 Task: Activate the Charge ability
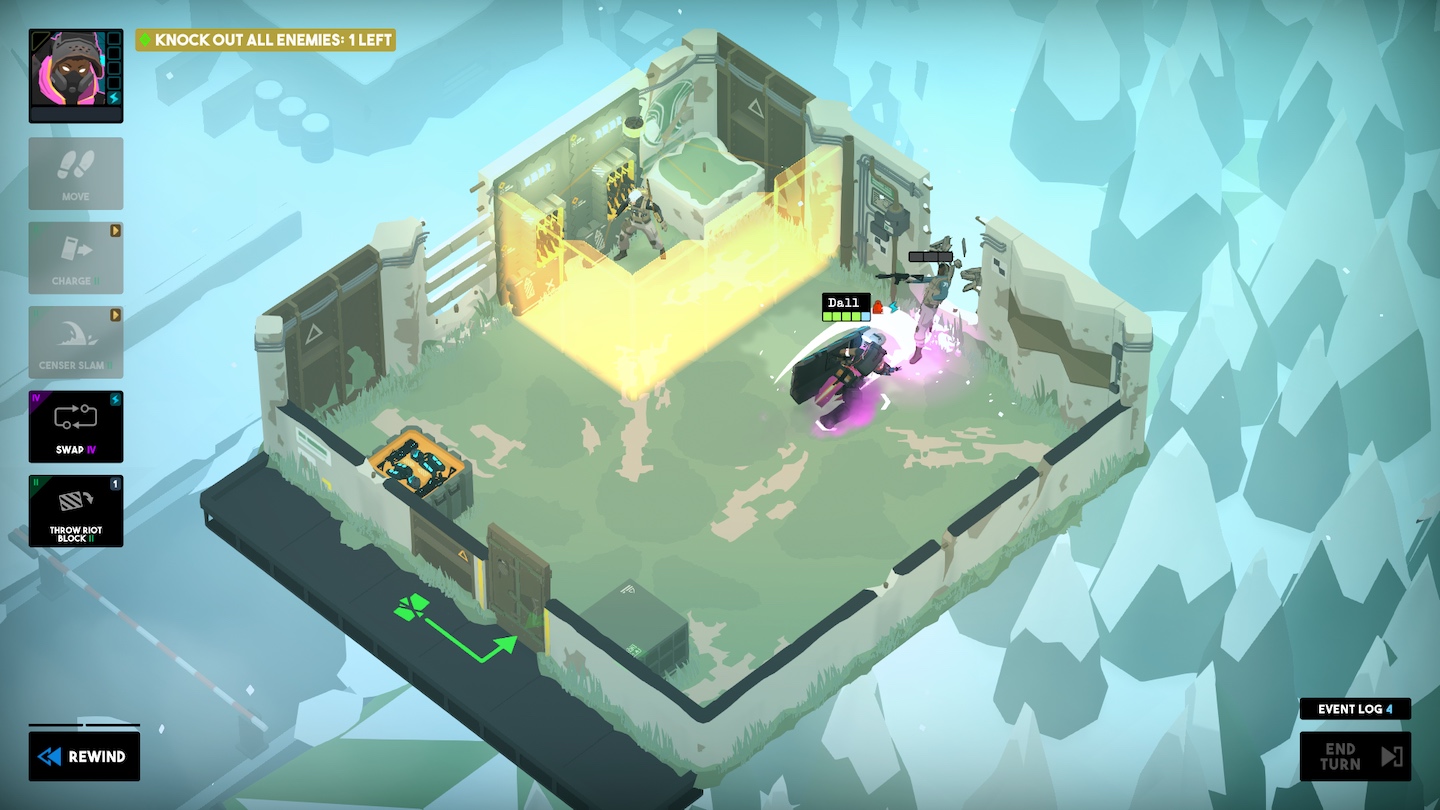point(76,258)
